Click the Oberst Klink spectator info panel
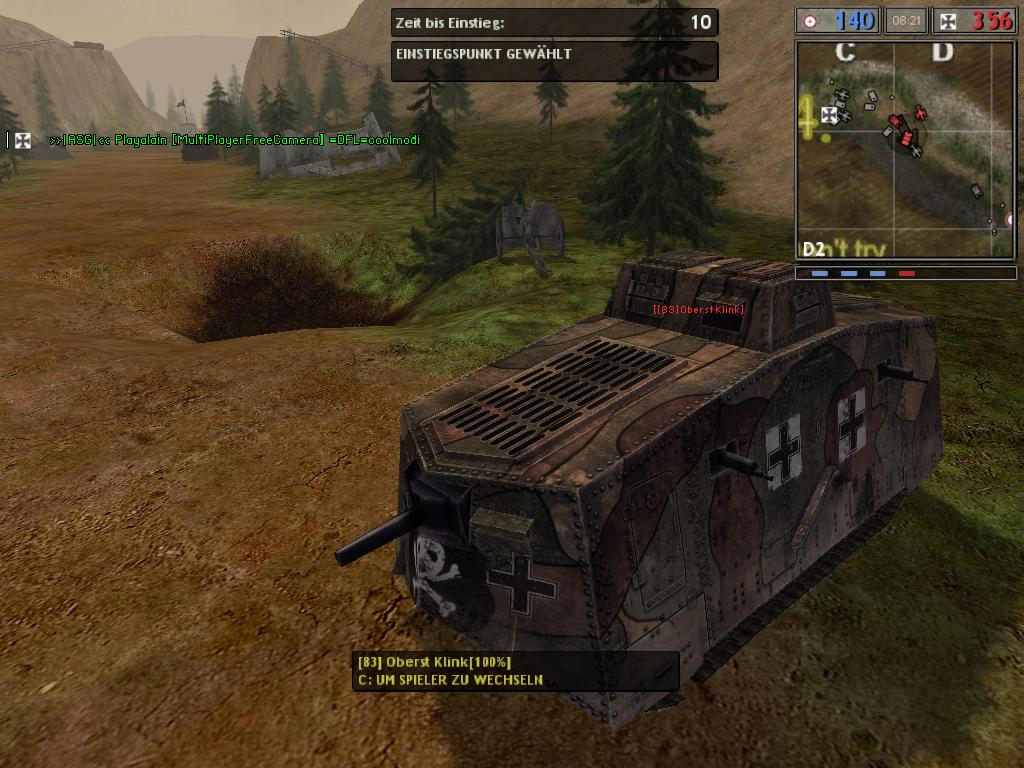The image size is (1024, 768). (516, 671)
